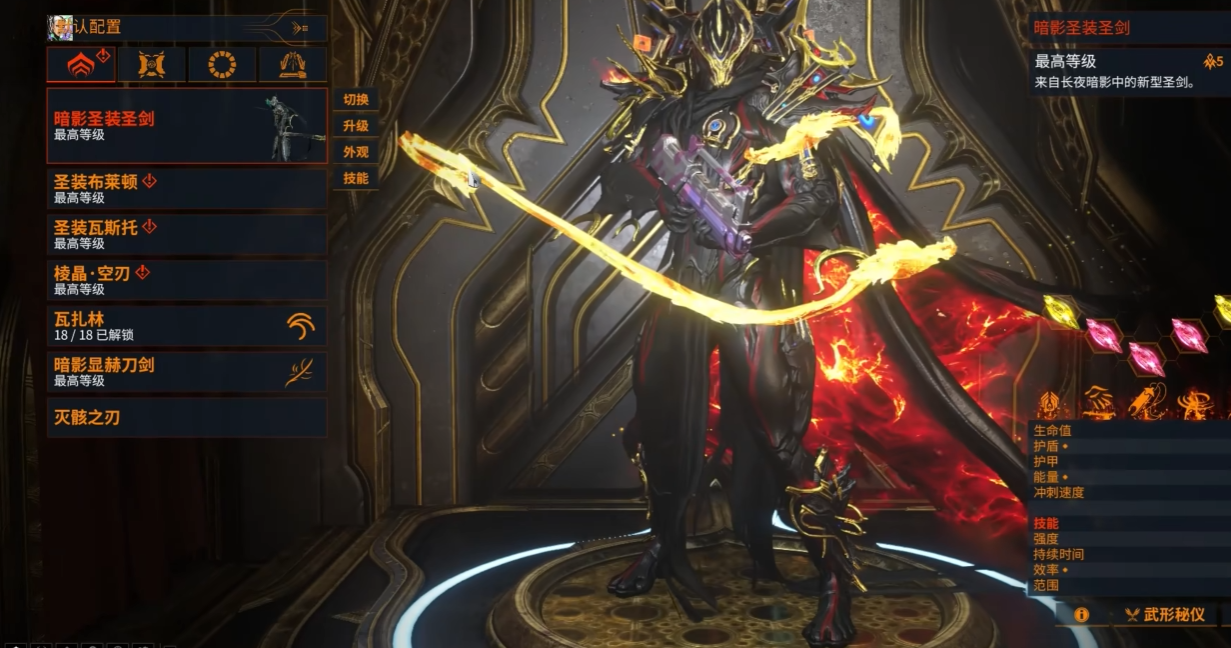
Task: Open the 外观 appearance menu
Action: pos(356,152)
